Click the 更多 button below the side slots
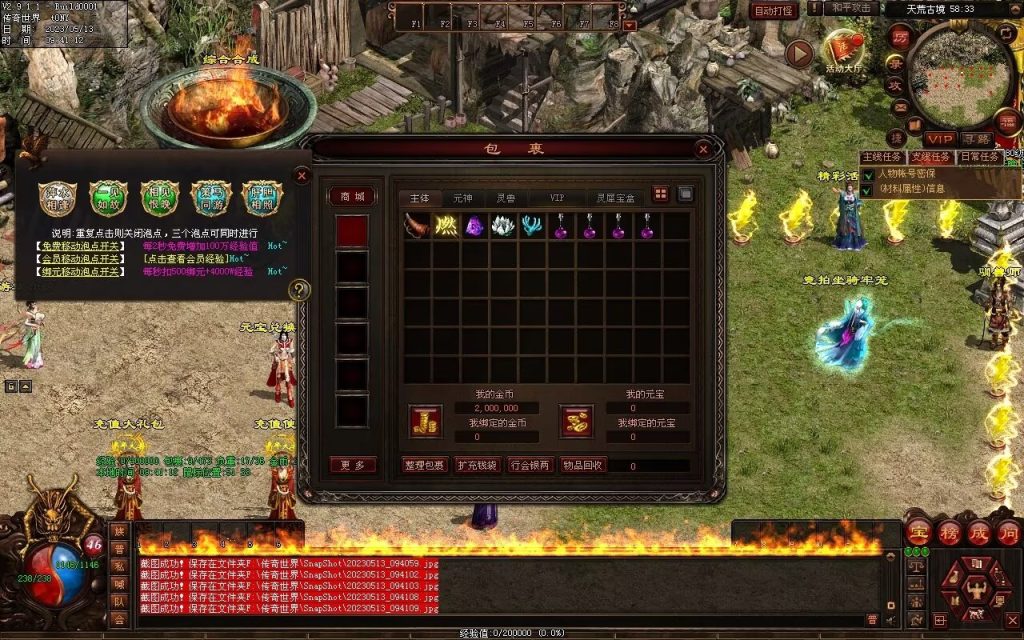The height and width of the screenshot is (640, 1024). 353,465
